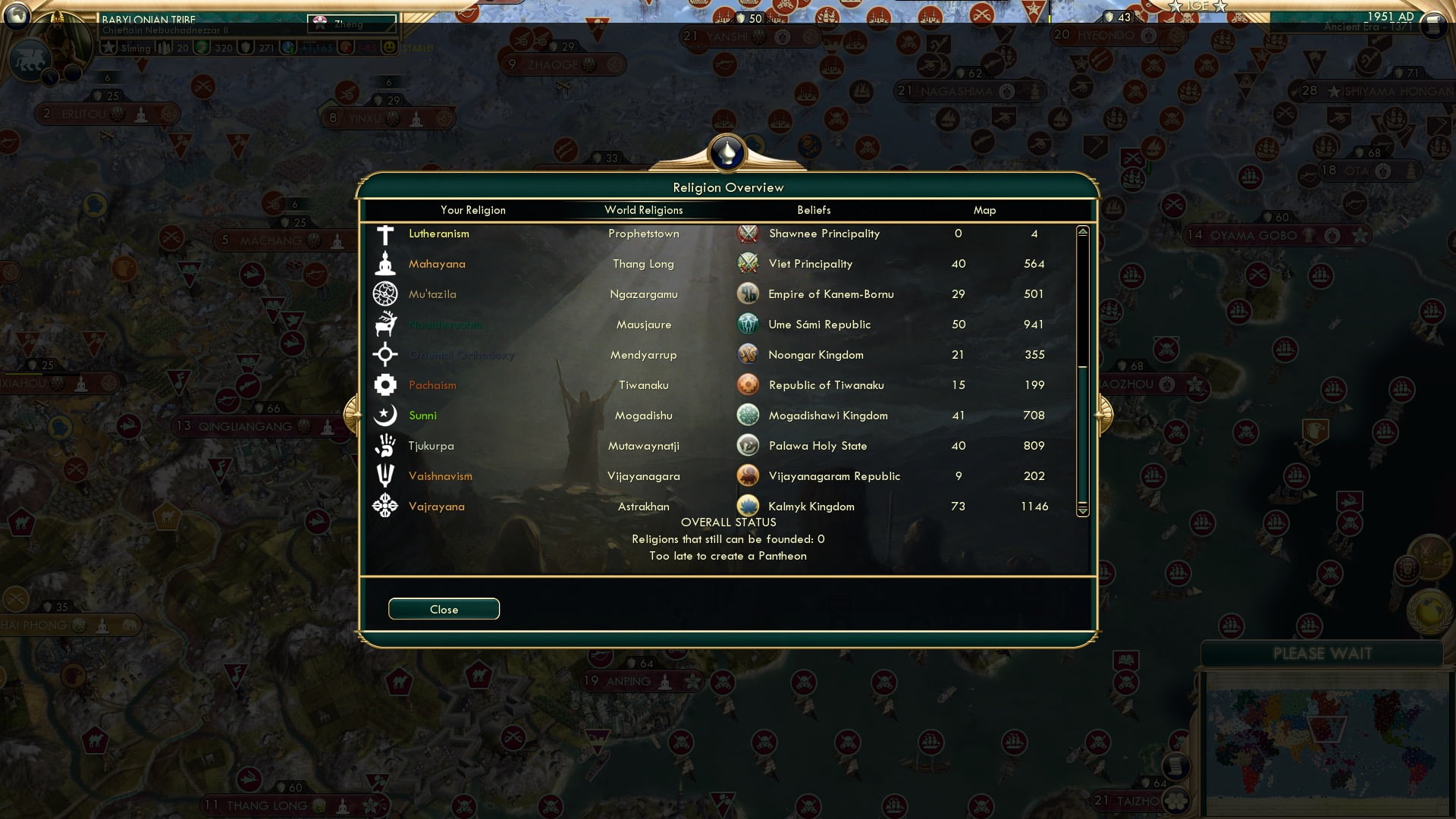This screenshot has height=819, width=1456.
Task: Switch to the Your Religion tab
Action: click(x=472, y=210)
